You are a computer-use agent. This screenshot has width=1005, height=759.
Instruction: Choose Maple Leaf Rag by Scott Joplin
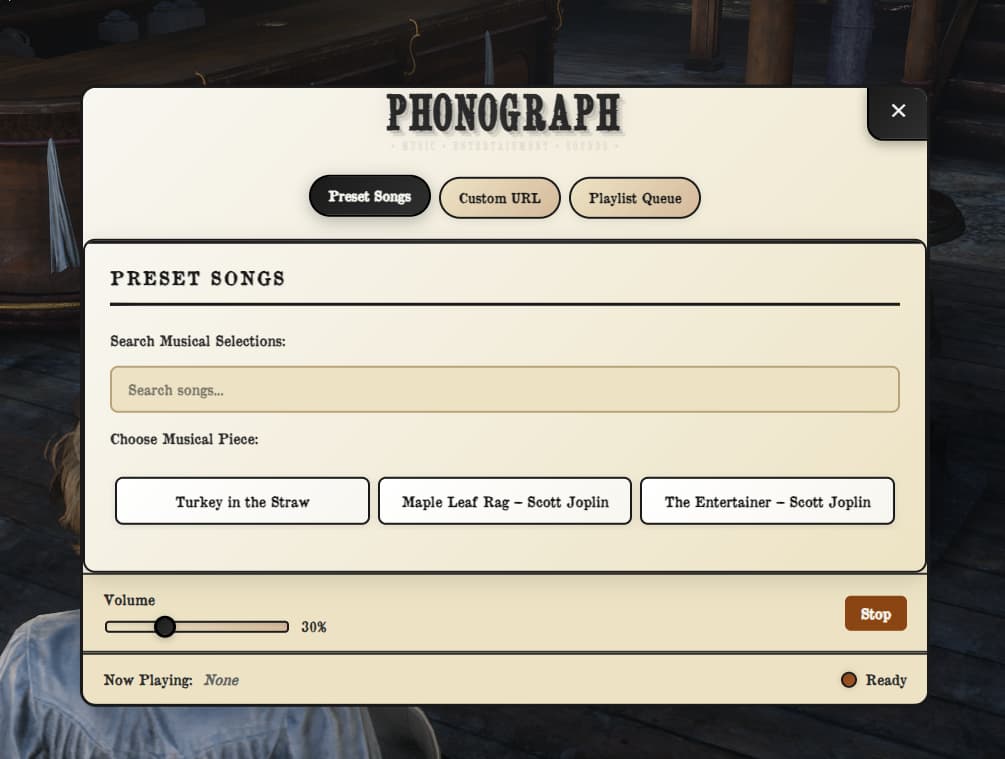[x=504, y=501]
